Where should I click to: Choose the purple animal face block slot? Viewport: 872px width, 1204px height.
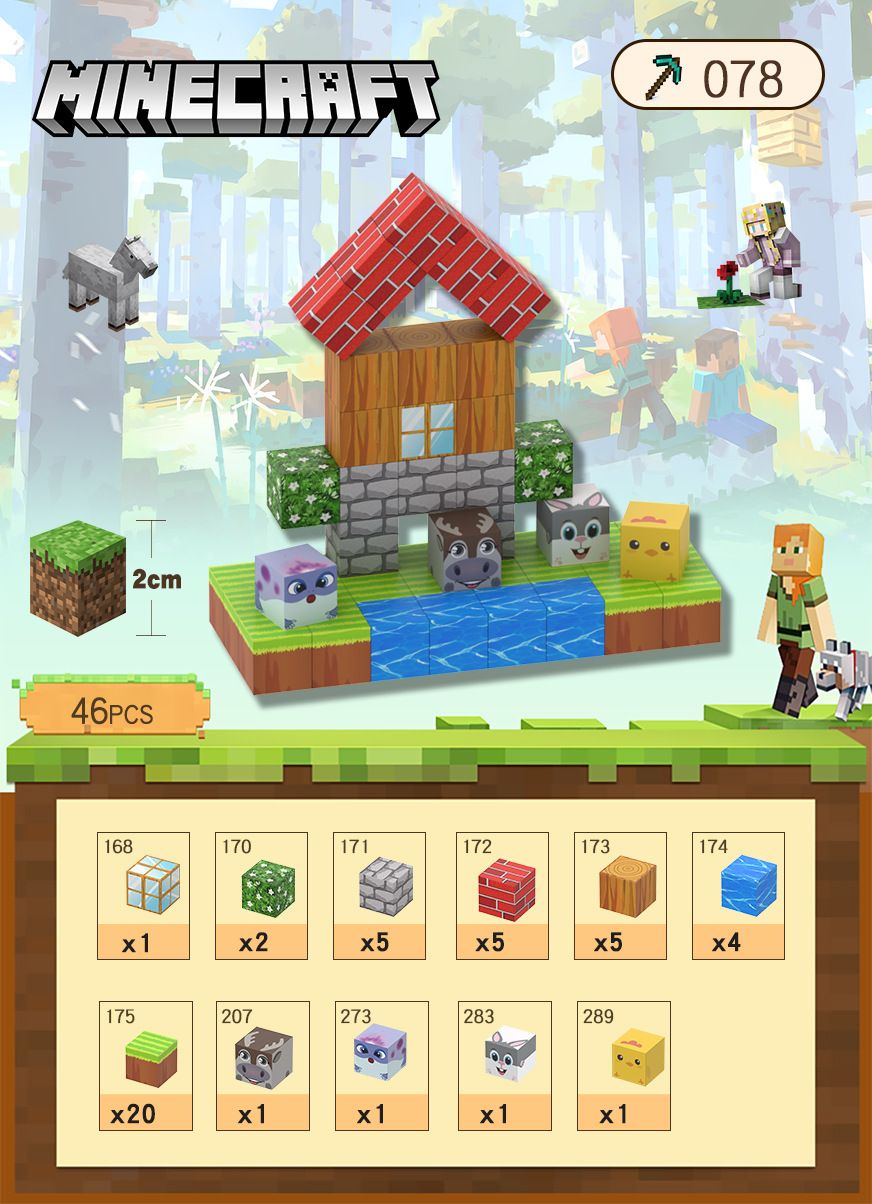pyautogui.click(x=381, y=1065)
